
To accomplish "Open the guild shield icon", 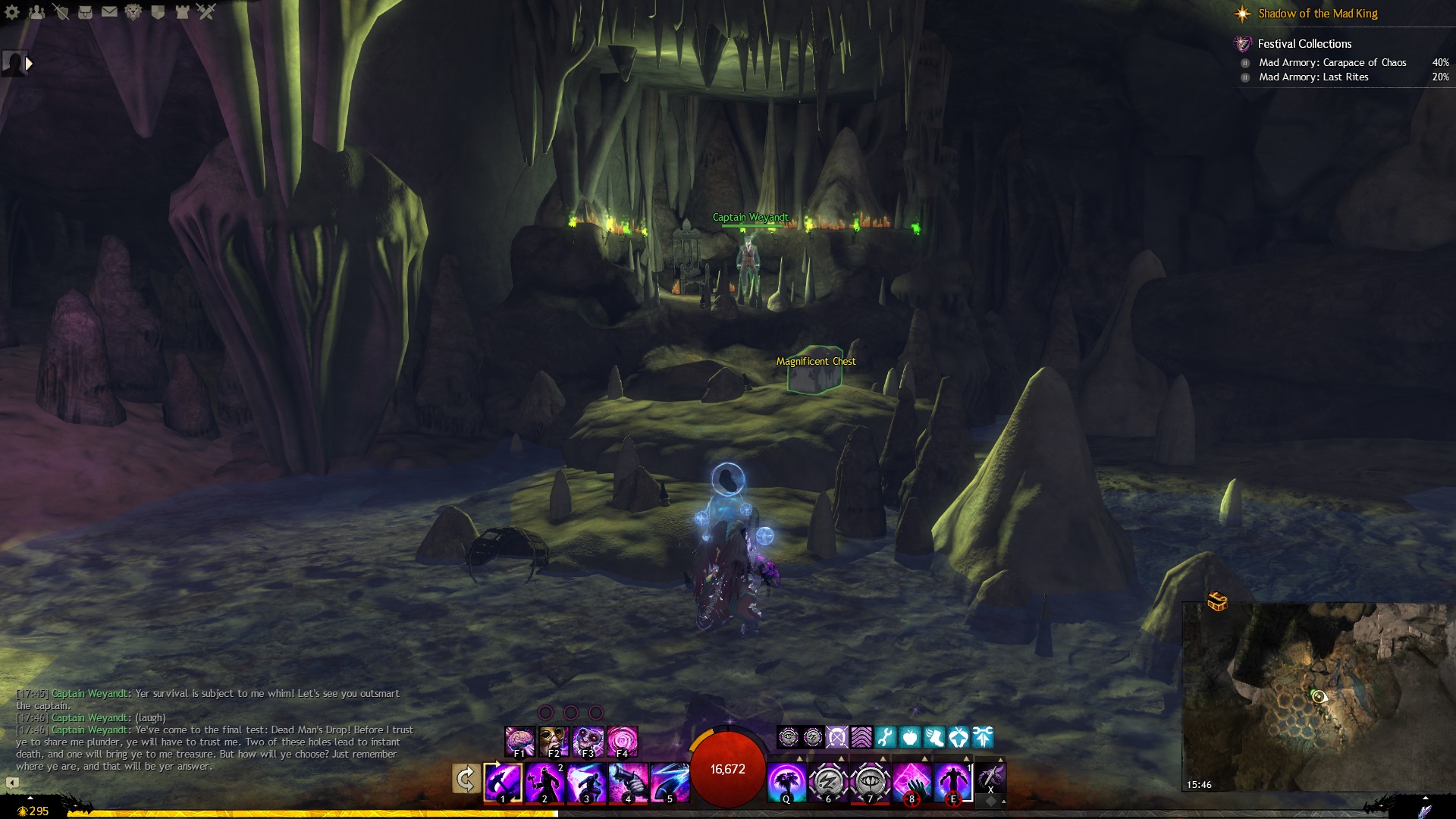I will [158, 12].
